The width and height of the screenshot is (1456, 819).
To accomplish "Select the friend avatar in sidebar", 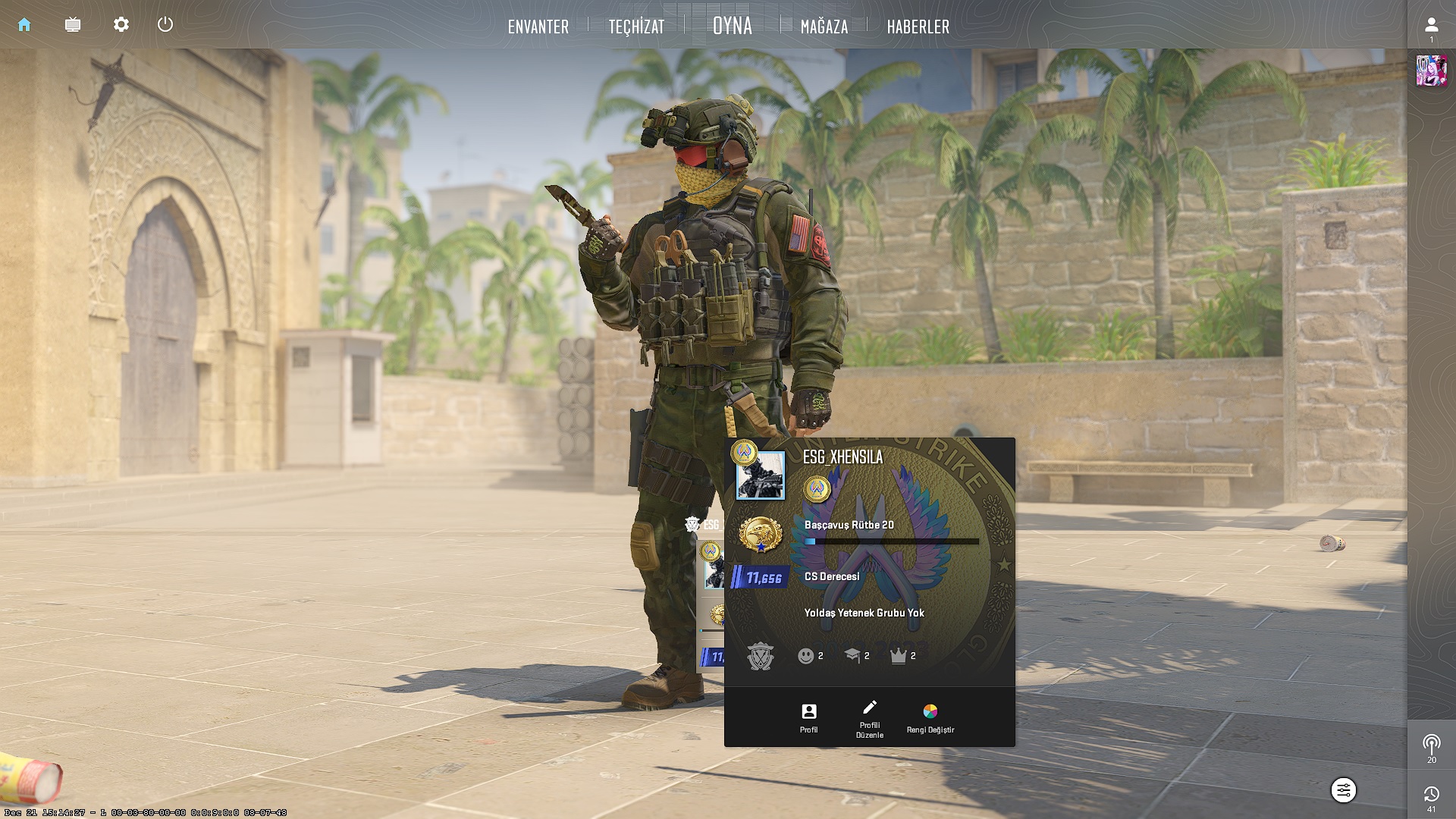I will point(1431,71).
